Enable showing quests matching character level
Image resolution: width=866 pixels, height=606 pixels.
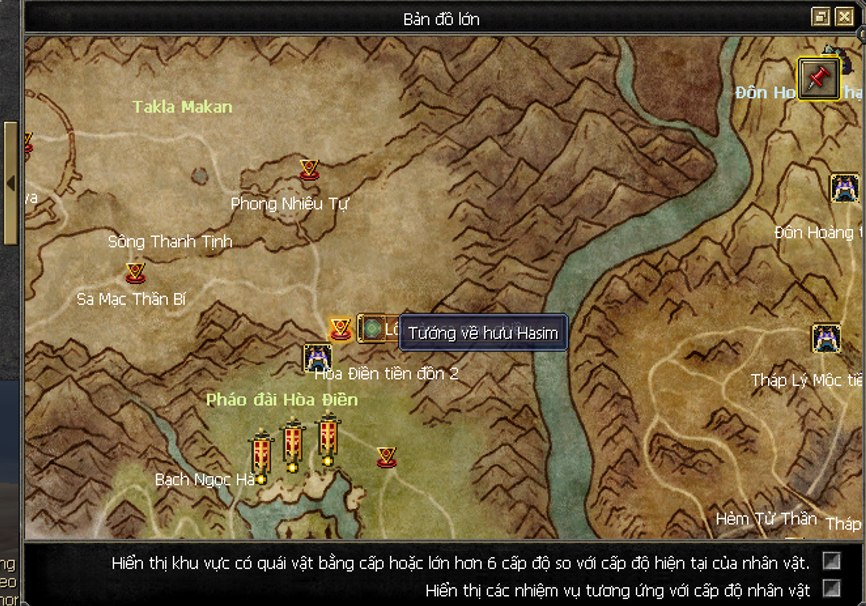click(831, 588)
